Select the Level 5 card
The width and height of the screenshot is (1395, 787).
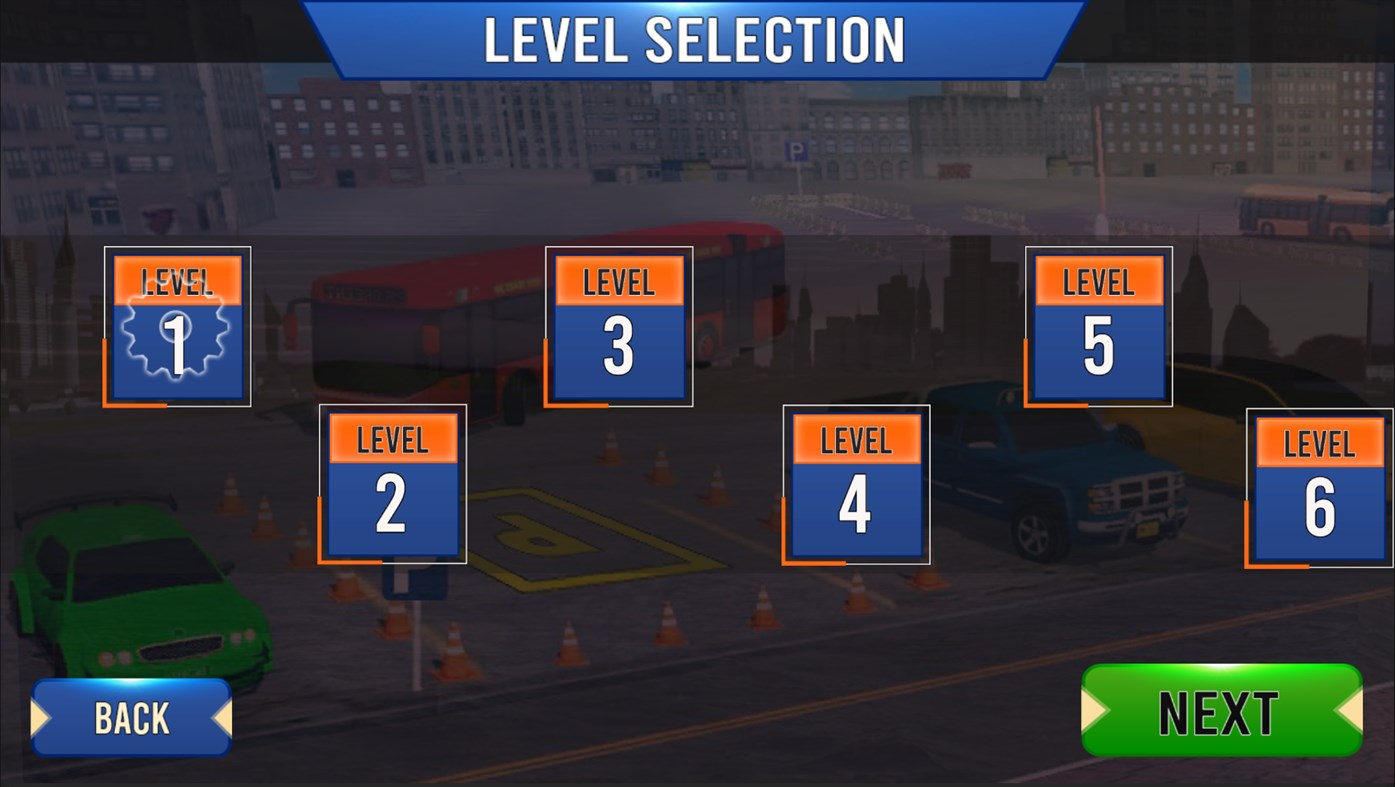[x=1097, y=325]
